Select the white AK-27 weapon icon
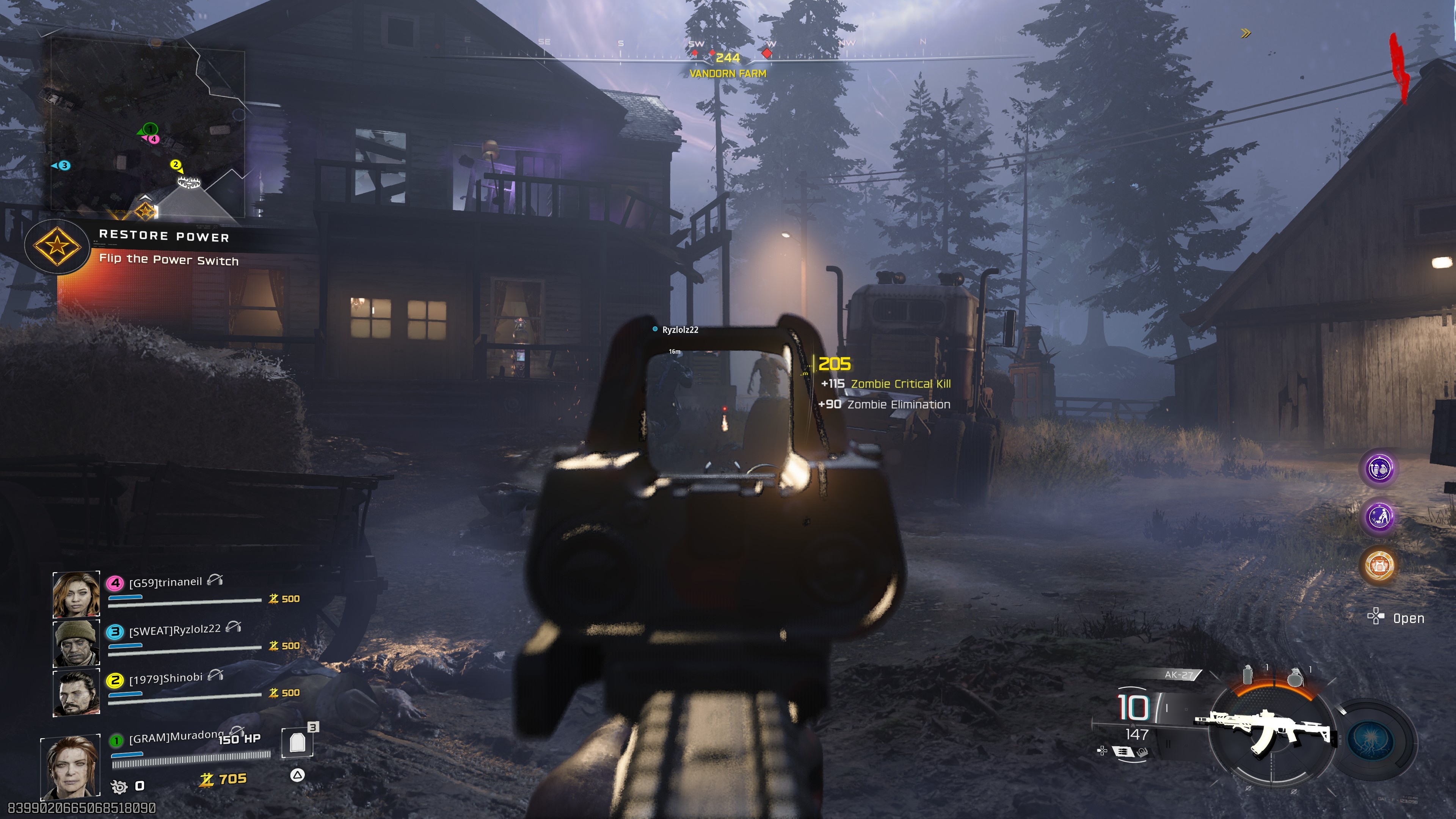1456x819 pixels. click(1266, 730)
